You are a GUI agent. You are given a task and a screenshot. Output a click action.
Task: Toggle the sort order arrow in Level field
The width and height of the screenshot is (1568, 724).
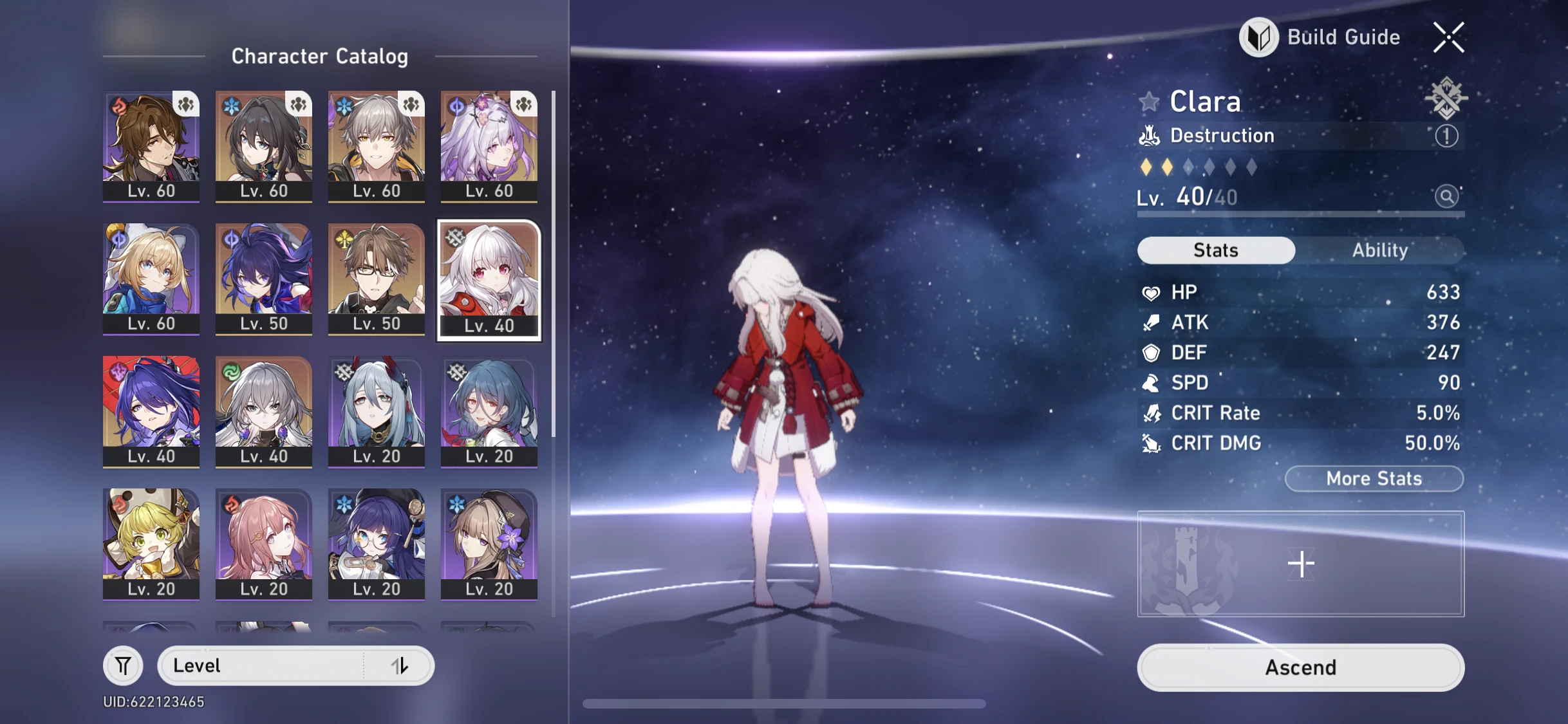400,665
